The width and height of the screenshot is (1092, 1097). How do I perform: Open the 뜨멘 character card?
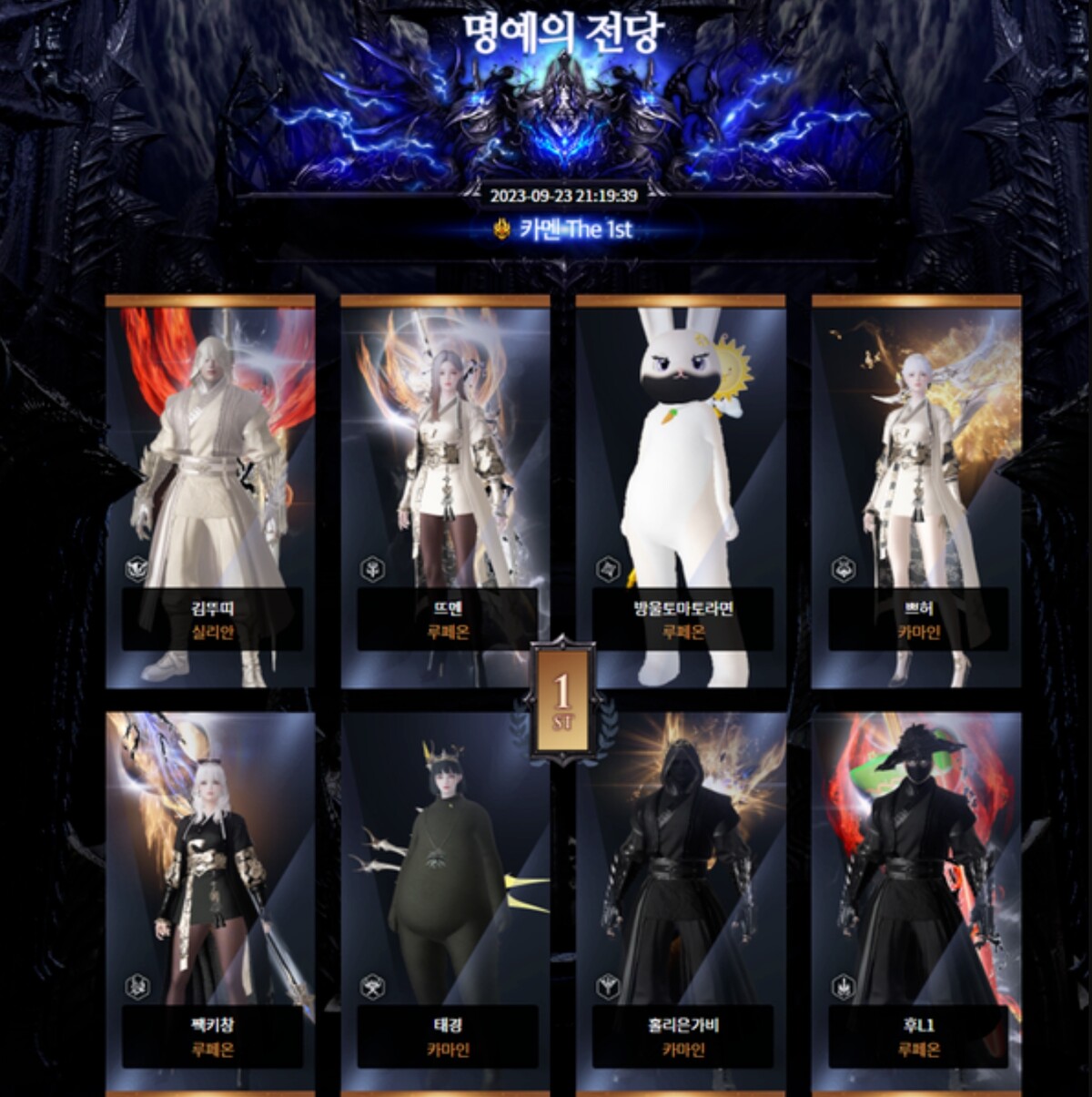point(446,492)
